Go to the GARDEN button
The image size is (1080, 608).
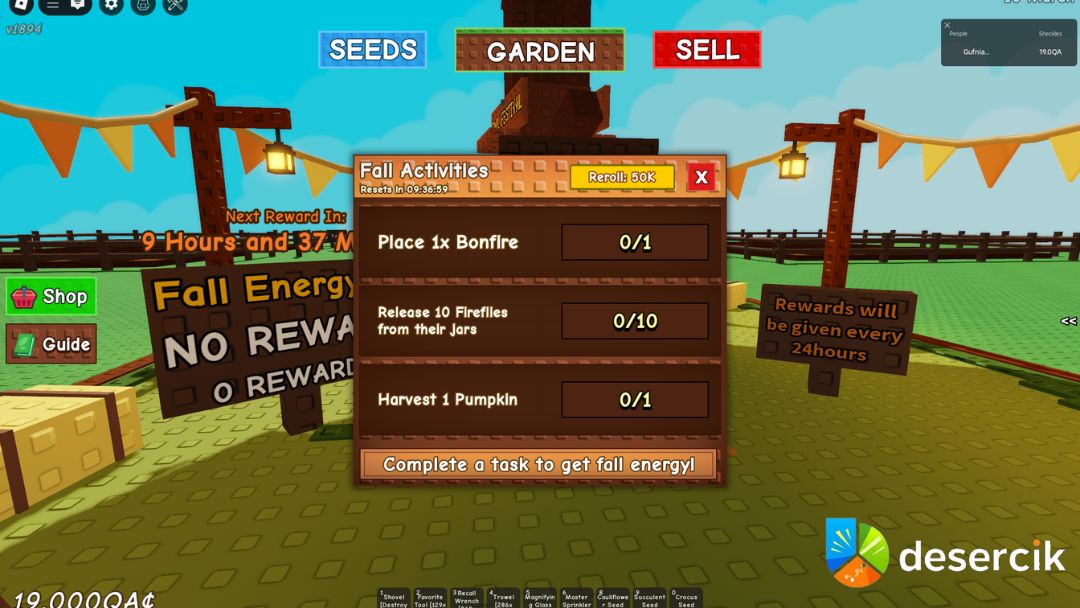pyautogui.click(x=540, y=51)
